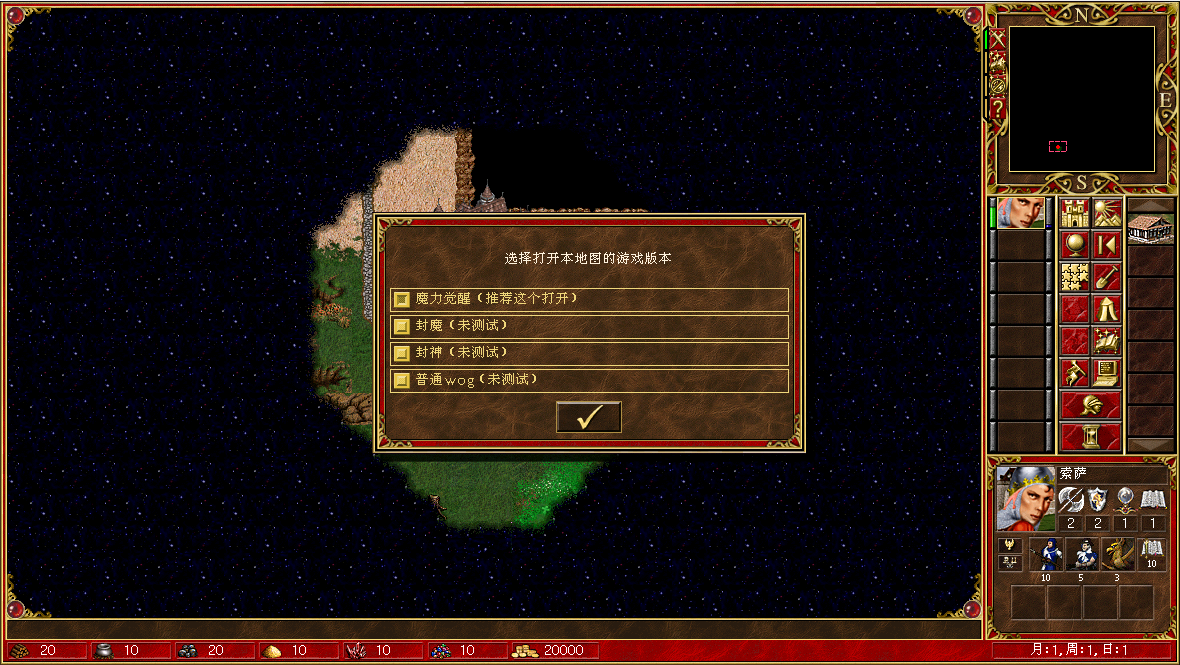Select the hero portrait in the hero list

1020,213
